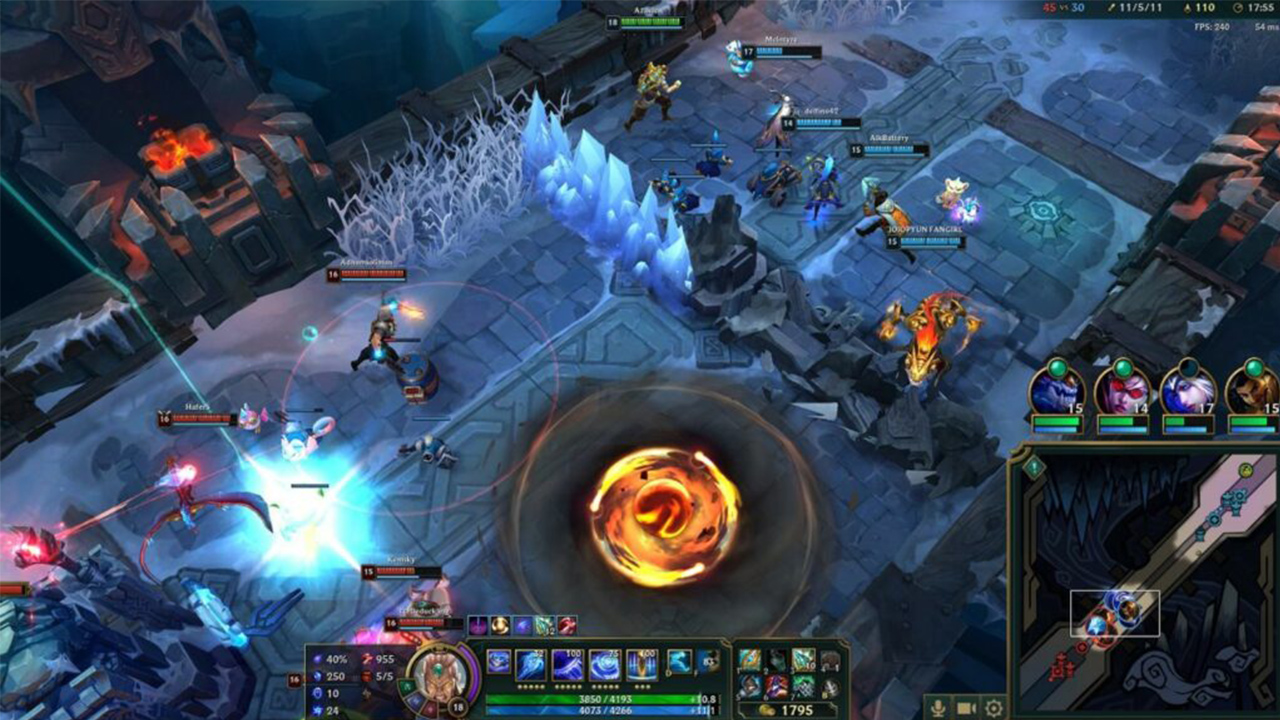Click the E ability icon costing 100 mana

[x=568, y=663]
